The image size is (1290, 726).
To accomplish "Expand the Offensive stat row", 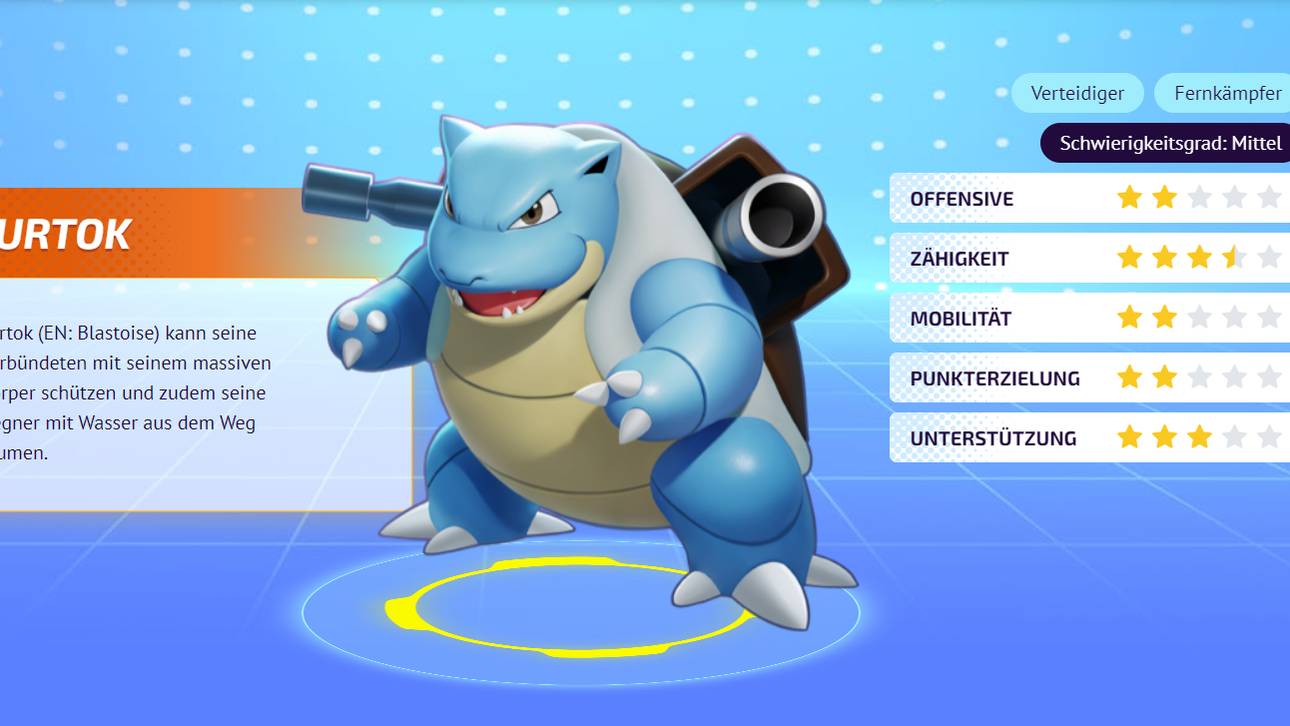I will pyautogui.click(x=960, y=197).
